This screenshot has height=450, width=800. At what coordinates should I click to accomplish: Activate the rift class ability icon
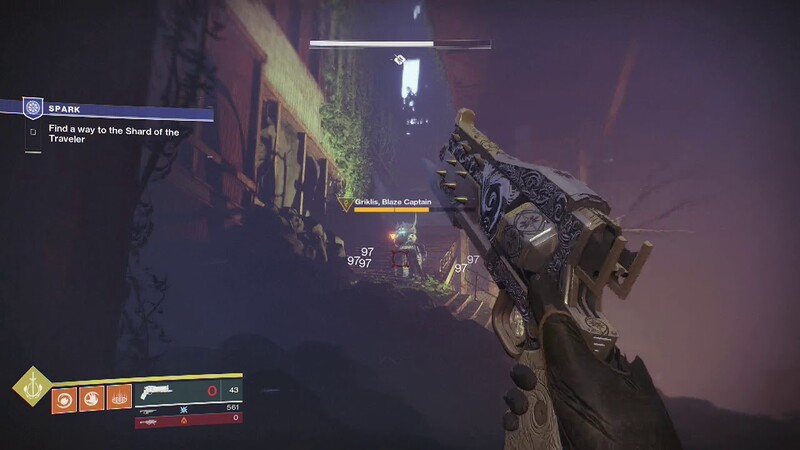[x=118, y=398]
